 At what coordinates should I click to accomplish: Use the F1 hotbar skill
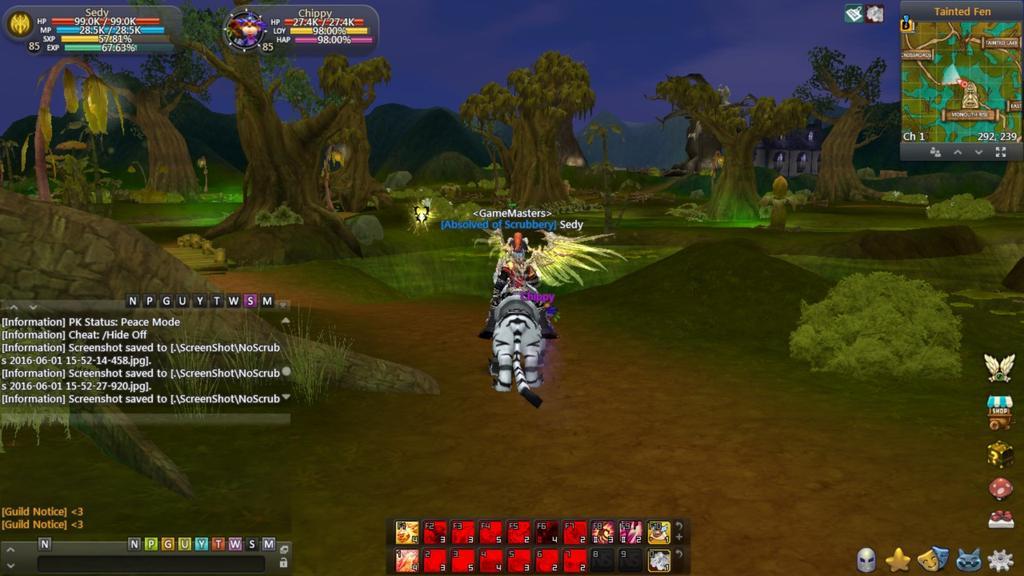click(x=407, y=532)
